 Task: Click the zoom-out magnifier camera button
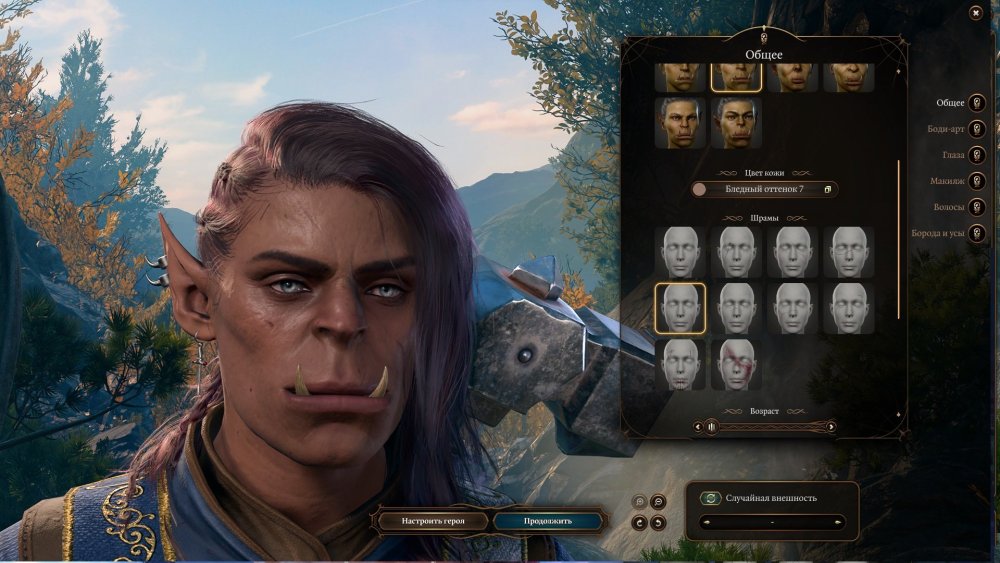[658, 502]
